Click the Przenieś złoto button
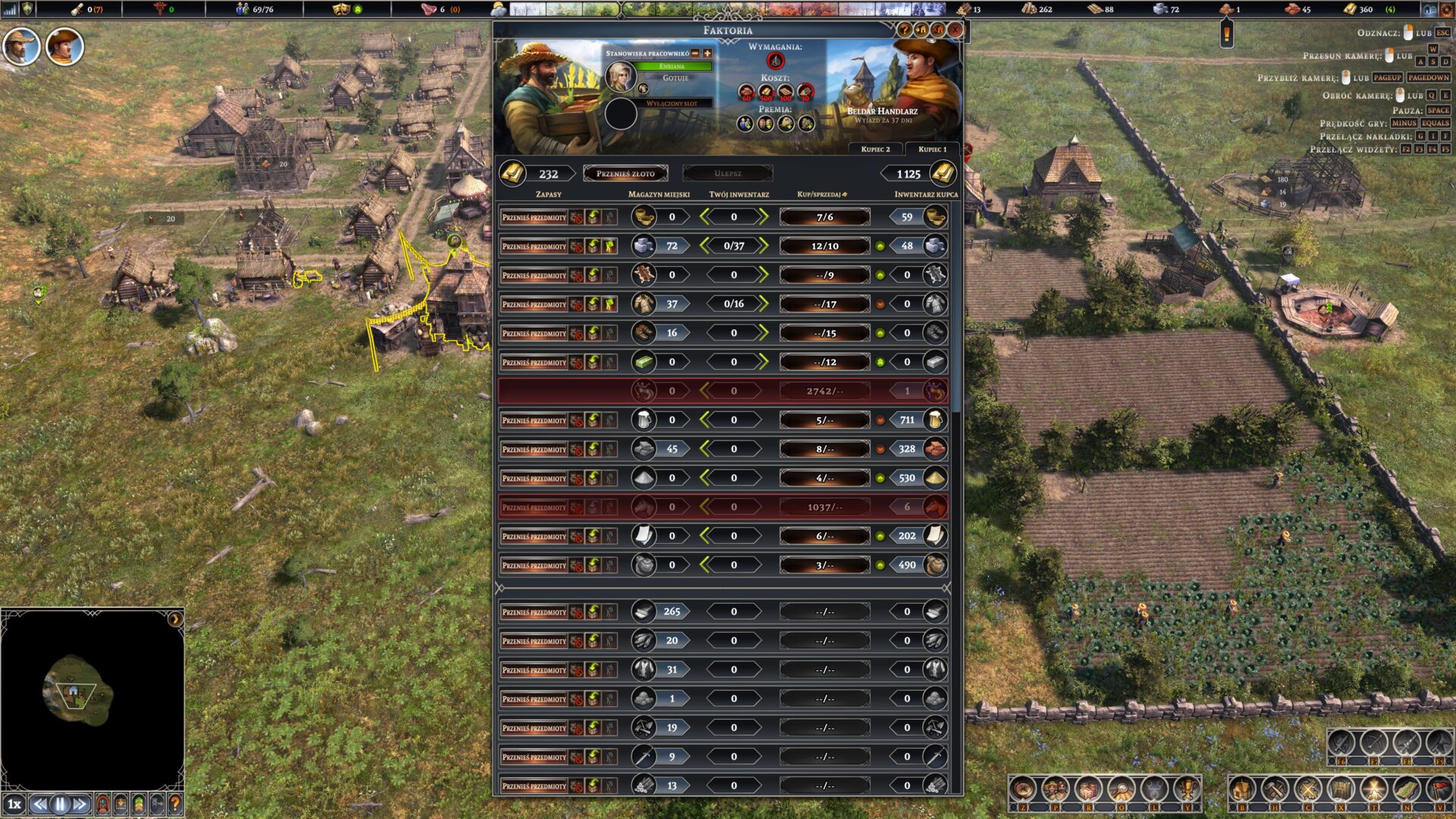This screenshot has height=819, width=1456. point(625,174)
